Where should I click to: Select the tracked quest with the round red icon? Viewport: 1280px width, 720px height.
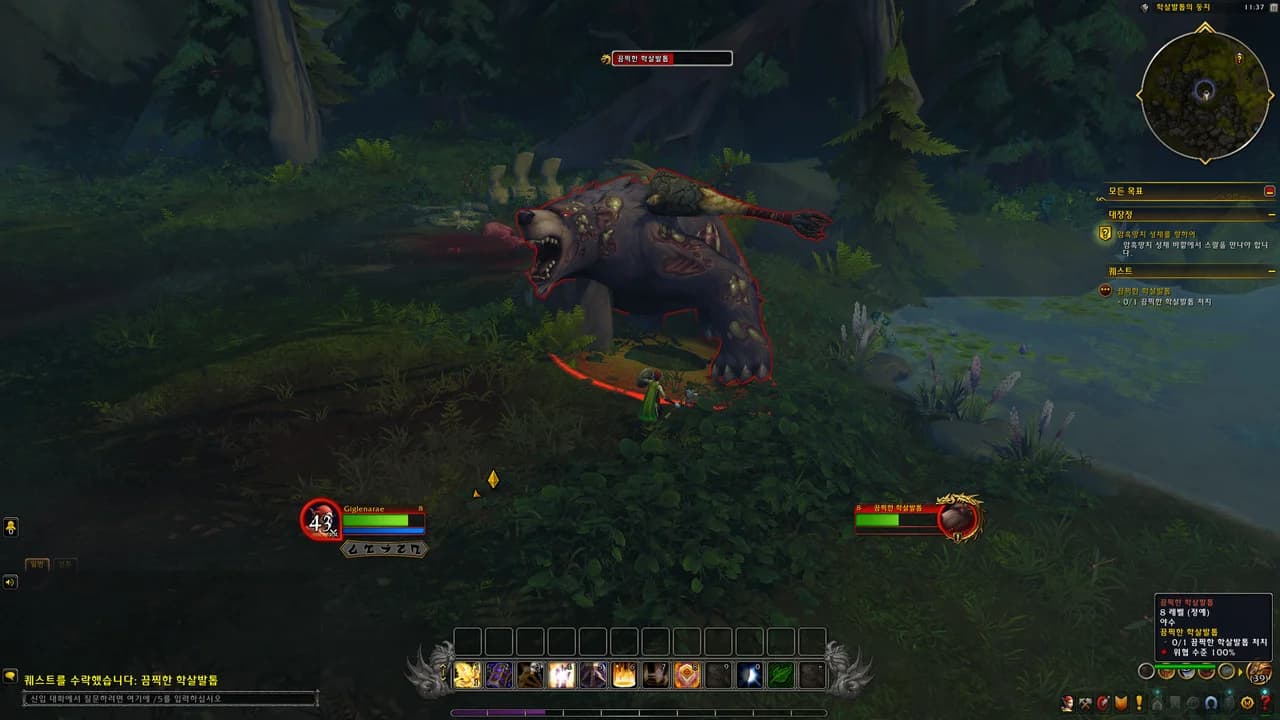[1105, 290]
